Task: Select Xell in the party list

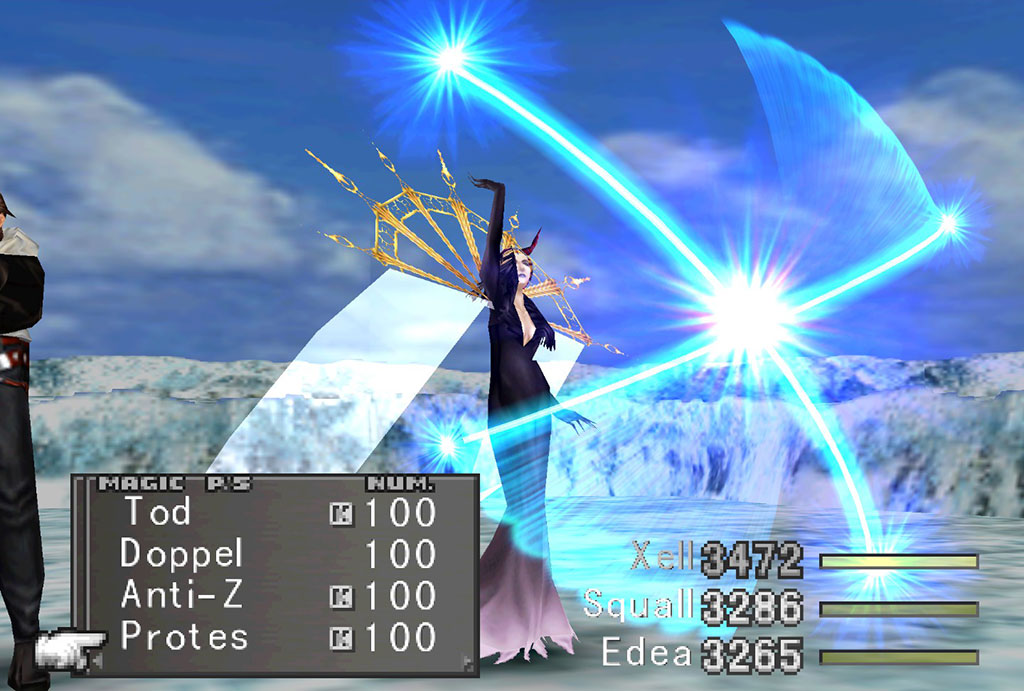Action: [662, 557]
